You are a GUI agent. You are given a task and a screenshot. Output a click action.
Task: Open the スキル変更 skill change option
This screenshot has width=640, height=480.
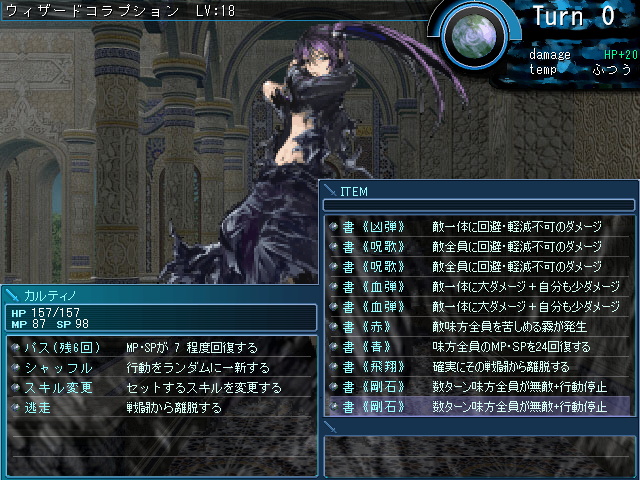(58, 387)
